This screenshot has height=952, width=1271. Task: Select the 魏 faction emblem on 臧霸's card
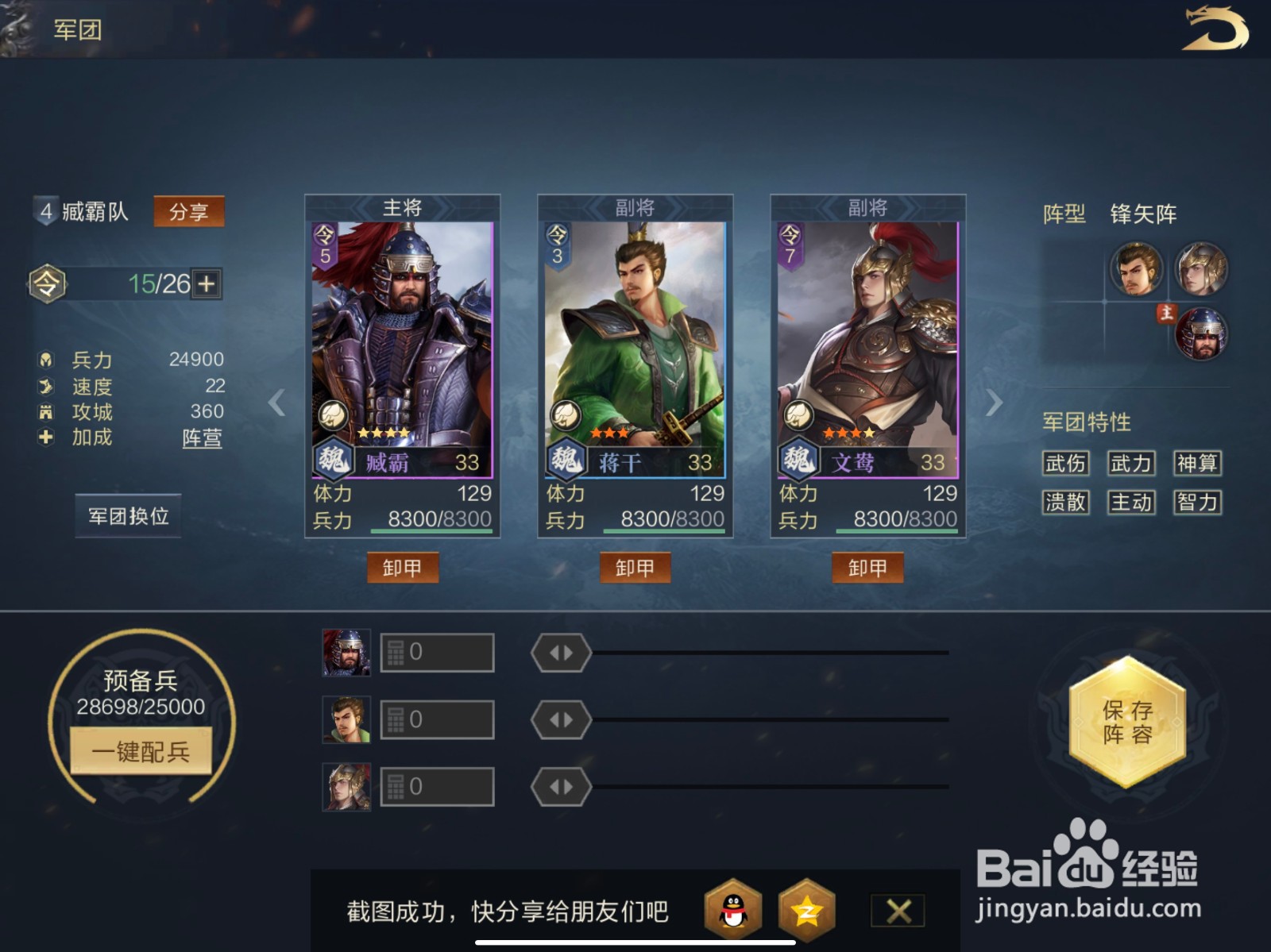click(x=334, y=459)
